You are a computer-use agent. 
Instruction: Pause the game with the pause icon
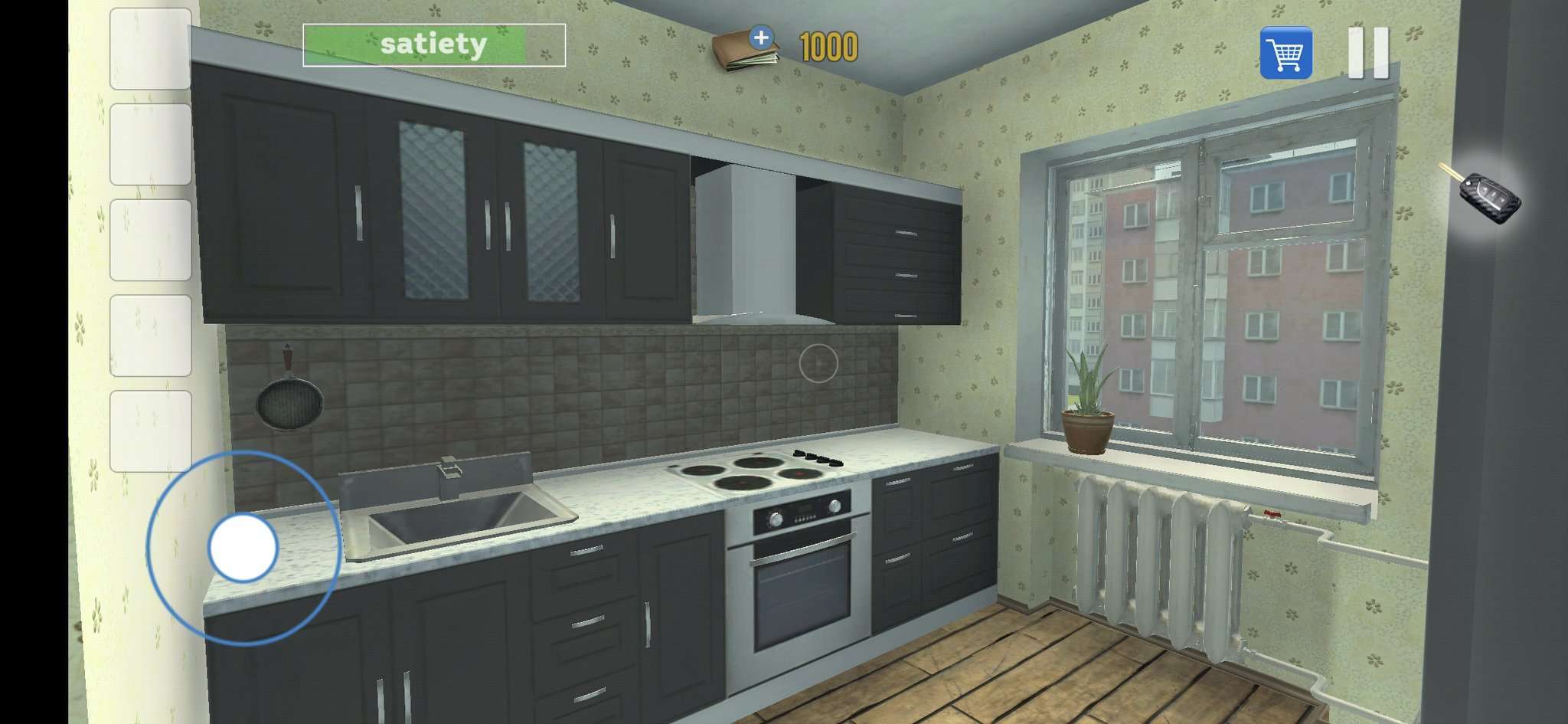pyautogui.click(x=1370, y=51)
